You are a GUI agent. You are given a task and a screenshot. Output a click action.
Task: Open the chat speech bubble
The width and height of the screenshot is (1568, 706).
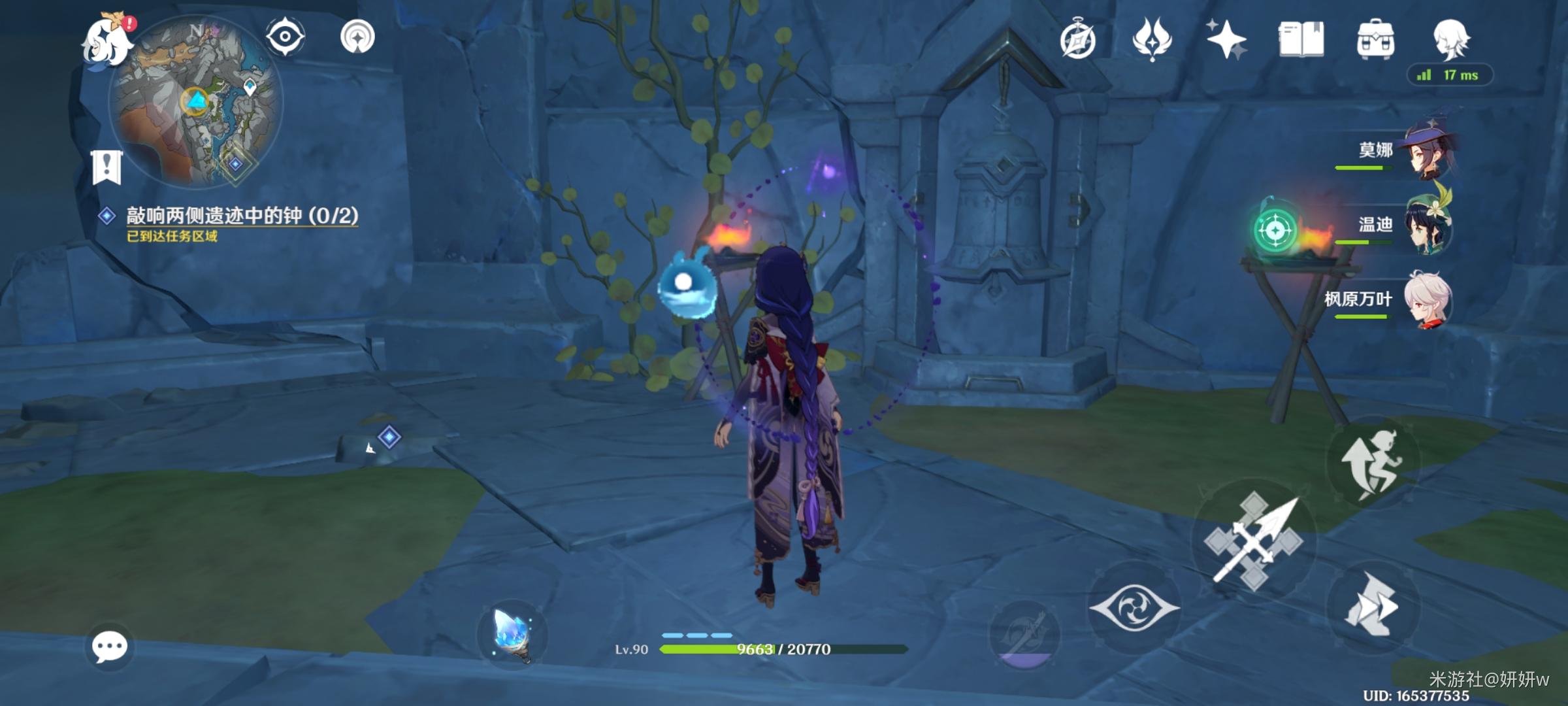(x=109, y=647)
